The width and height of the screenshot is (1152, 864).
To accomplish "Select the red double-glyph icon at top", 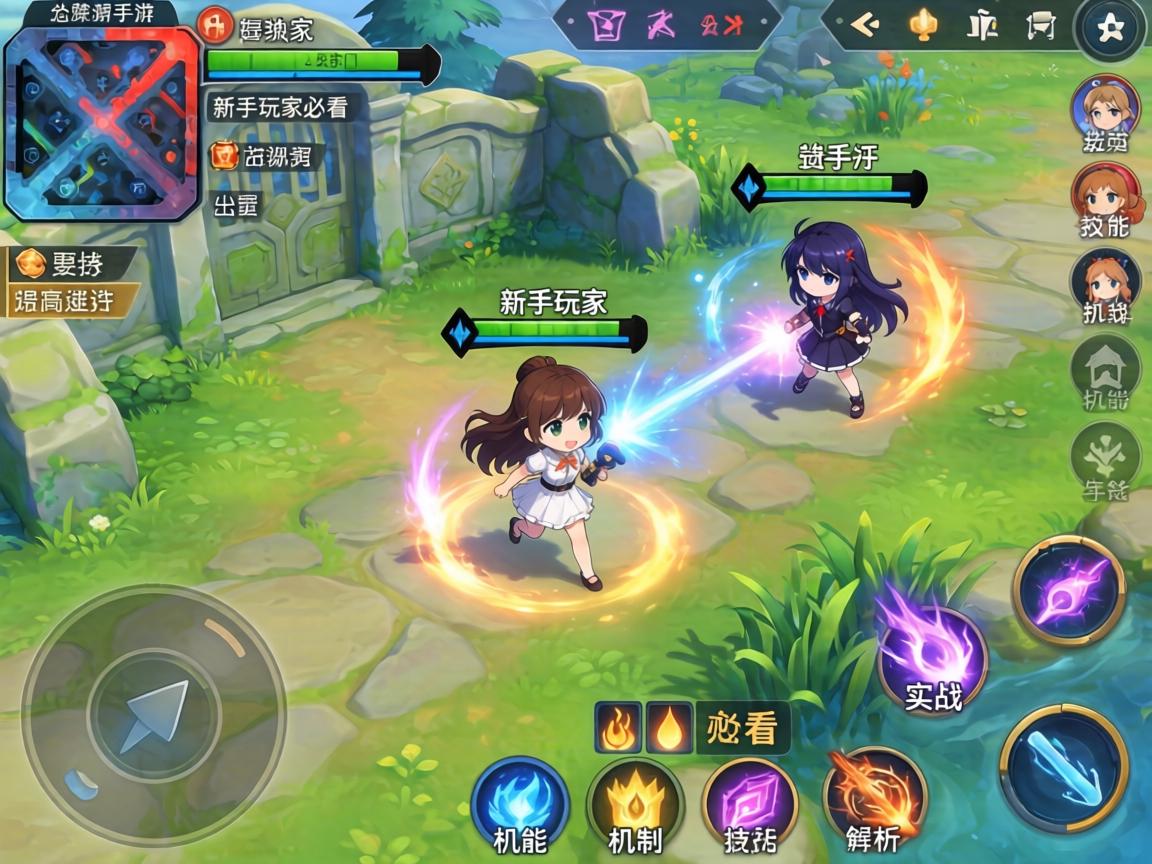I will pyautogui.click(x=722, y=25).
